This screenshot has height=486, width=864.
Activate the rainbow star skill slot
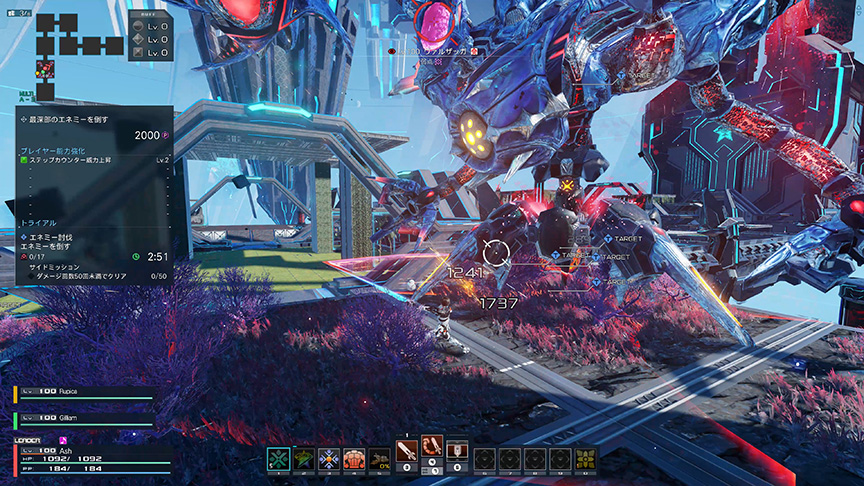coord(304,459)
